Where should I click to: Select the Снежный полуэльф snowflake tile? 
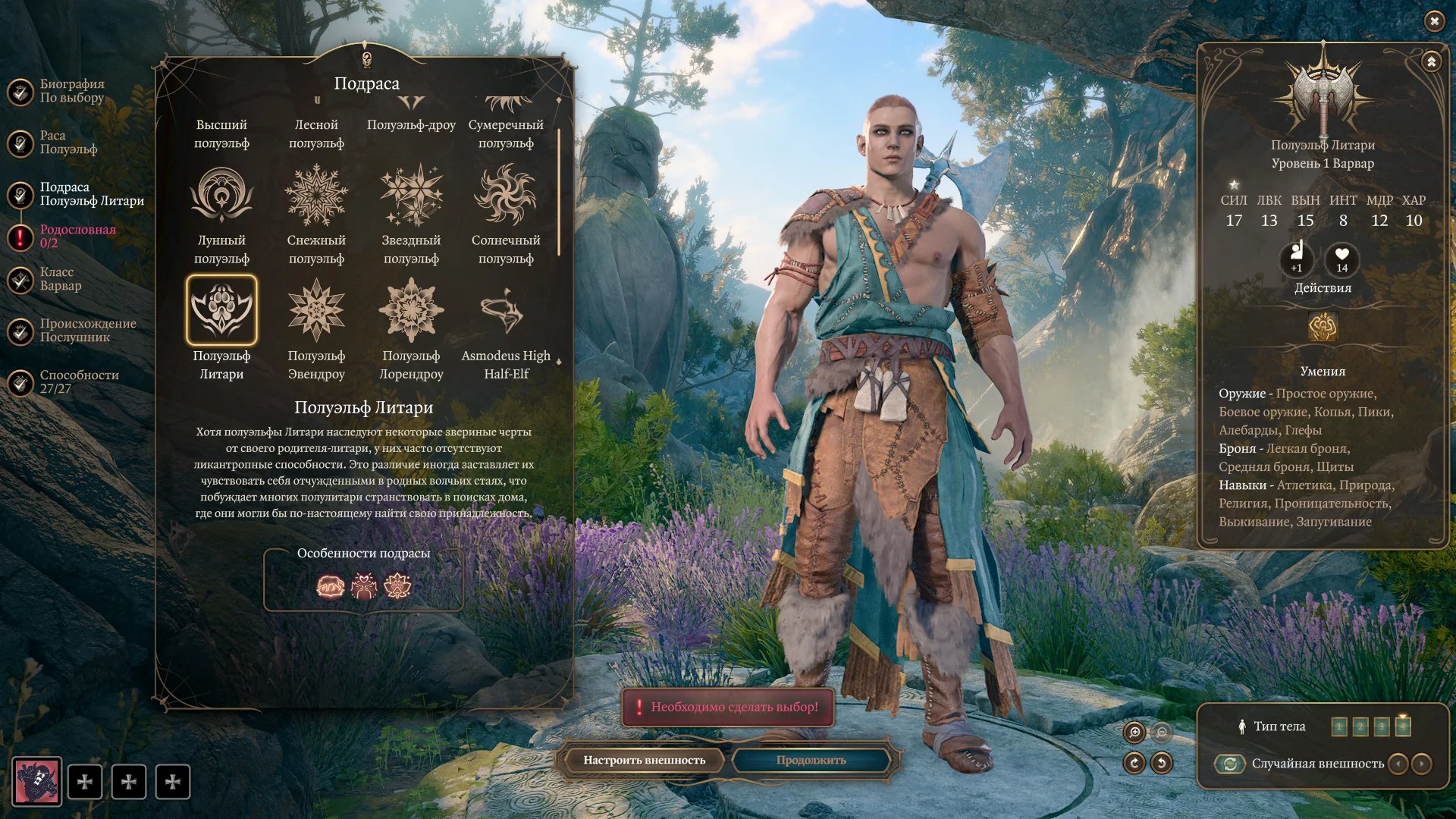[316, 196]
